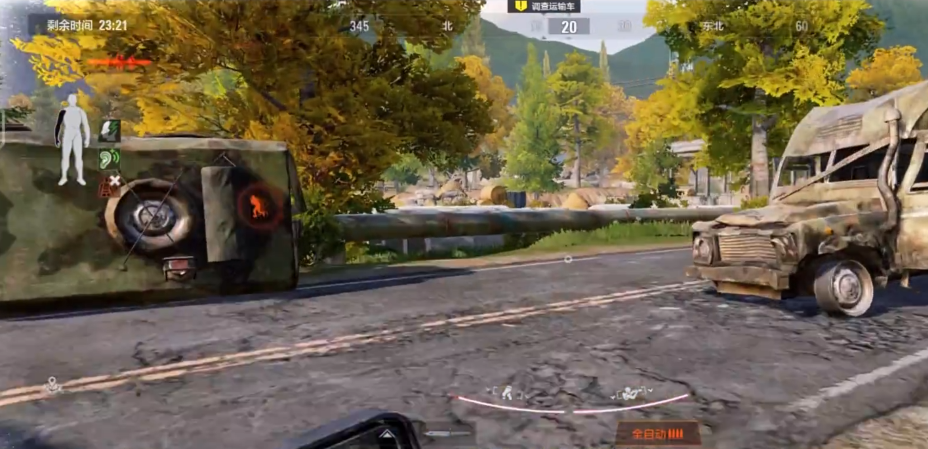Tap the prone stance icon
This screenshot has height=449, width=928.
632,393
